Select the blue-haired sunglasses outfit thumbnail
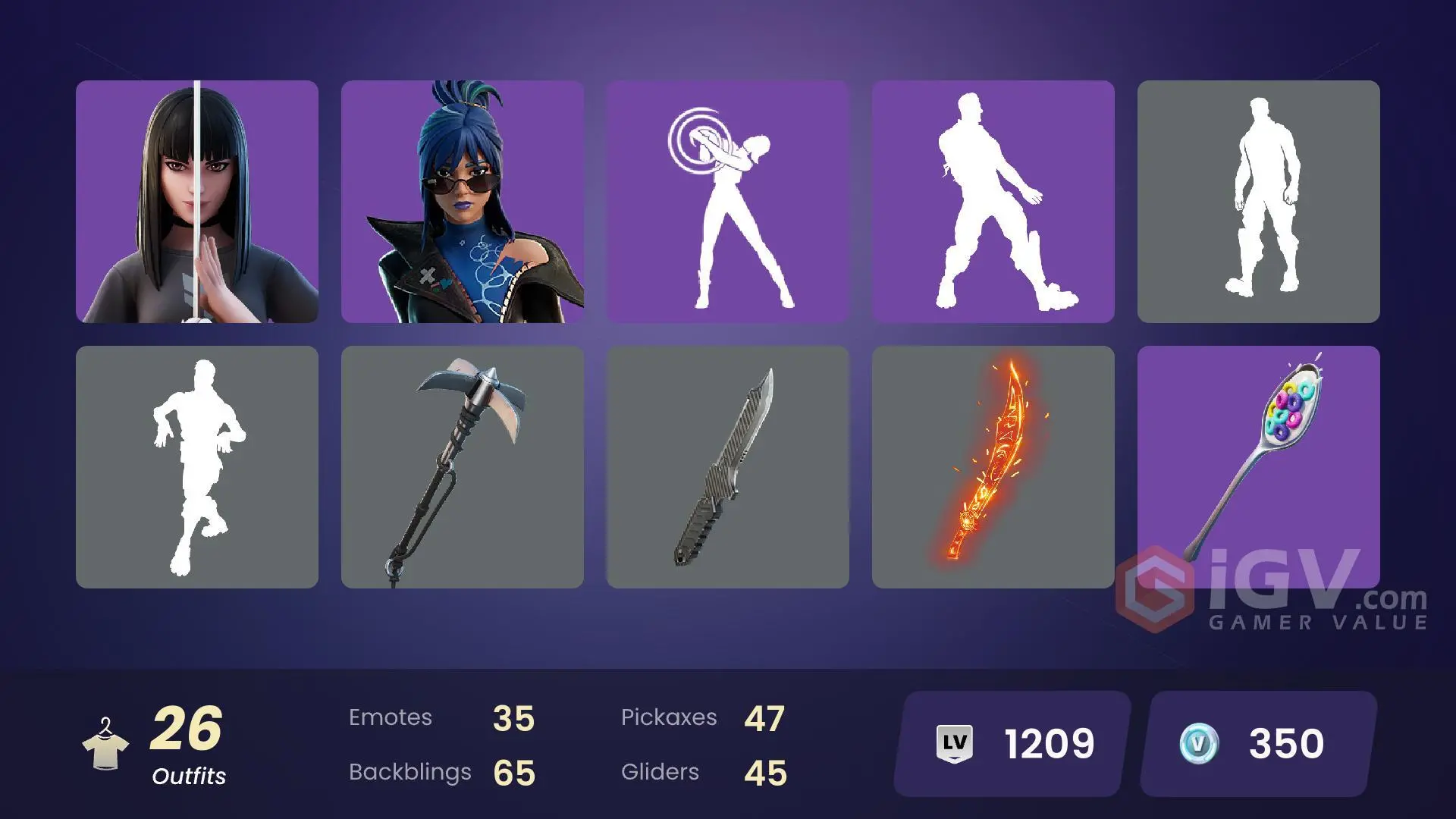The height and width of the screenshot is (819, 1456). coord(463,202)
